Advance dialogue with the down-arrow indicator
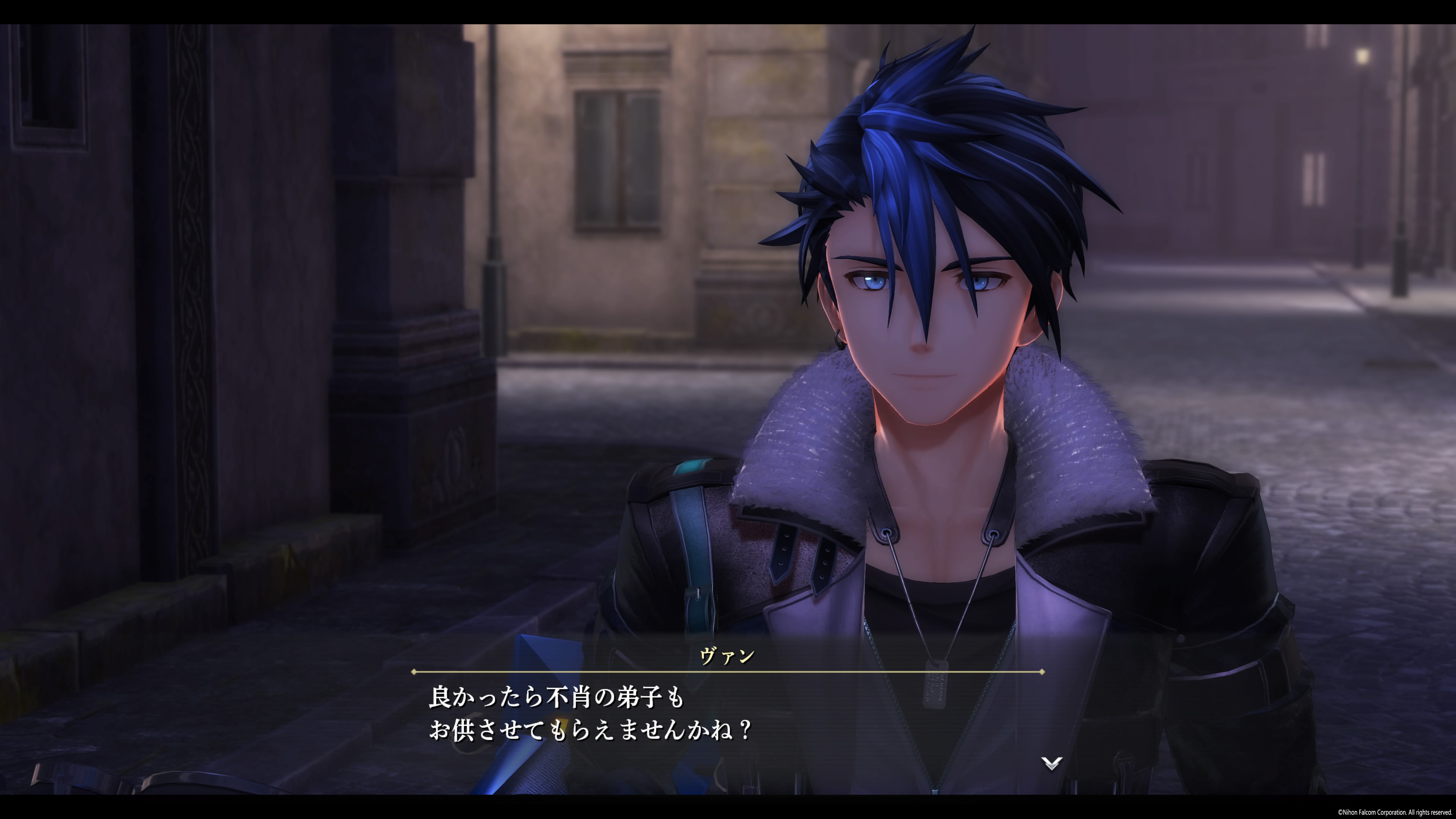Screen dimensions: 1456x819 coord(1051,763)
